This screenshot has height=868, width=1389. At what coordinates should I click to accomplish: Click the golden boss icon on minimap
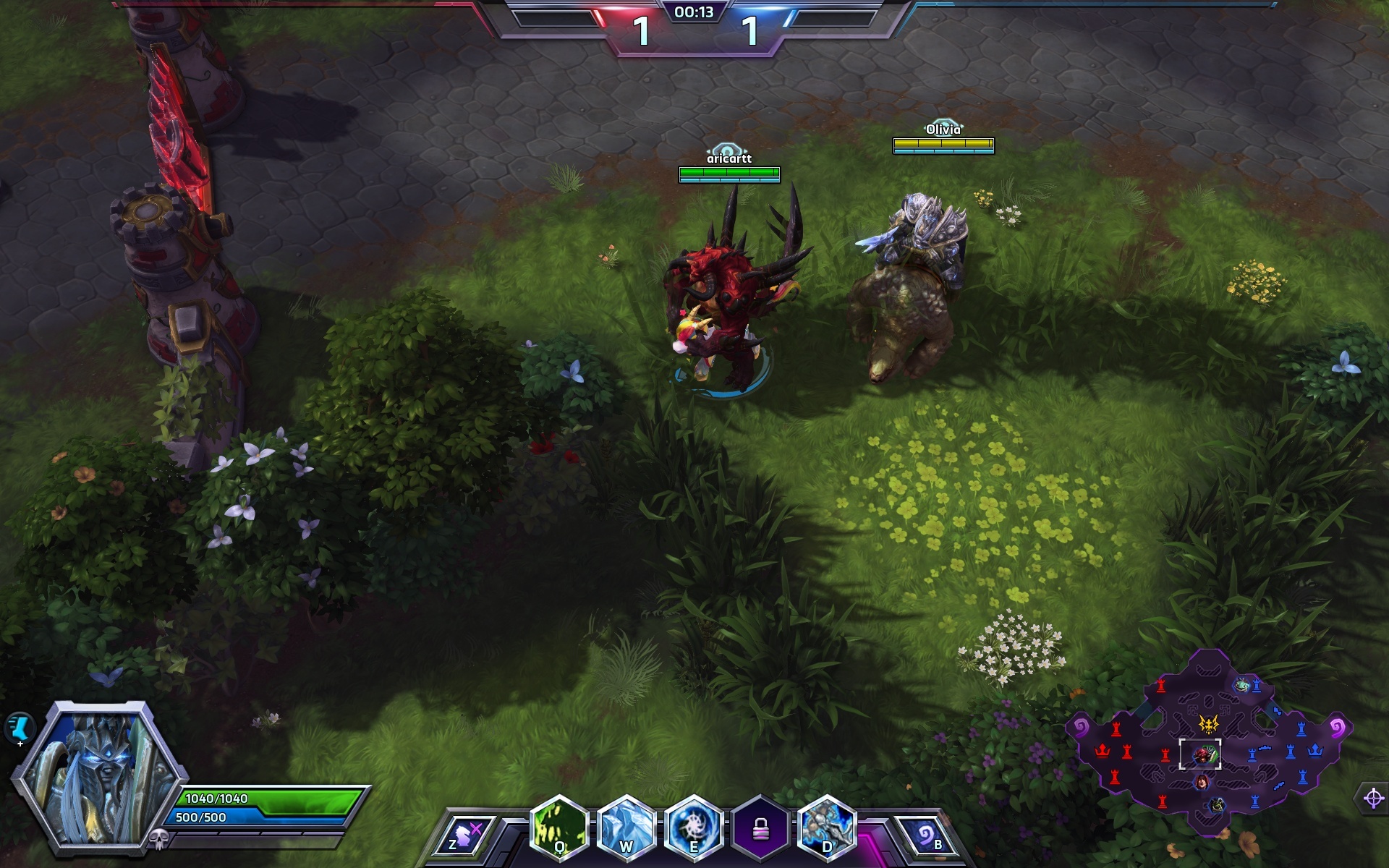[x=1208, y=723]
